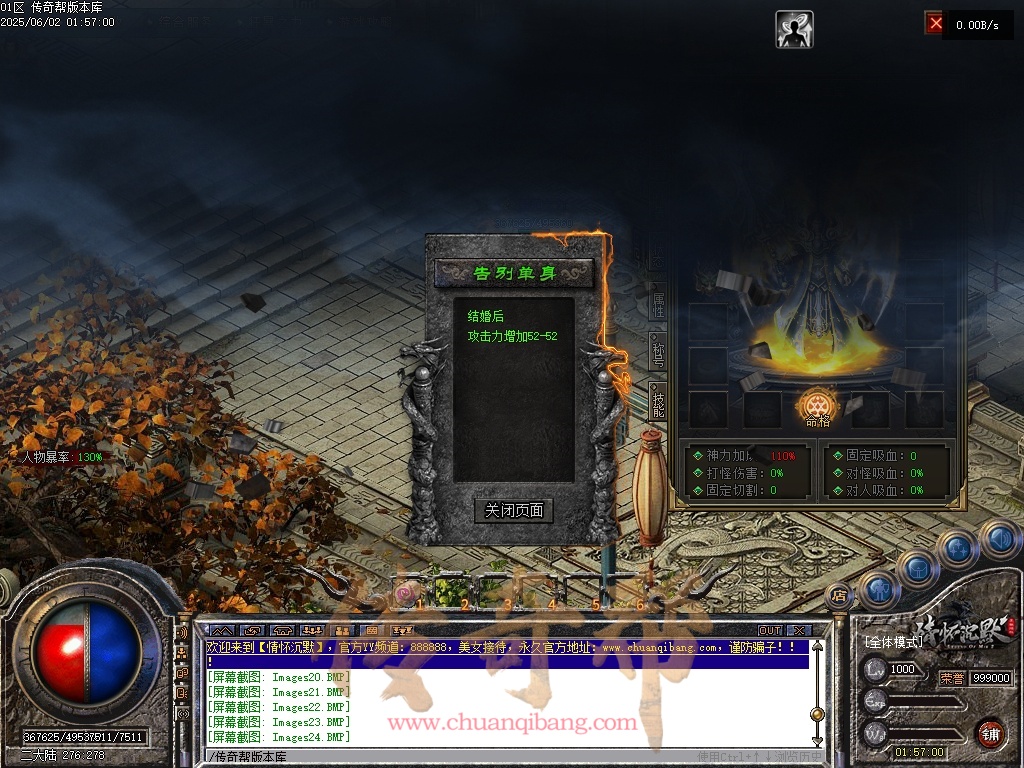Switch to the 称号 titles tab
The image size is (1024, 768).
click(x=658, y=352)
